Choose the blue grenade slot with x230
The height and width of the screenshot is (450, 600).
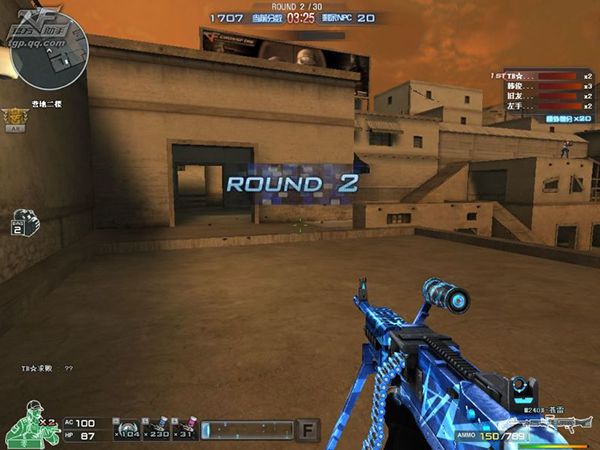pos(155,429)
